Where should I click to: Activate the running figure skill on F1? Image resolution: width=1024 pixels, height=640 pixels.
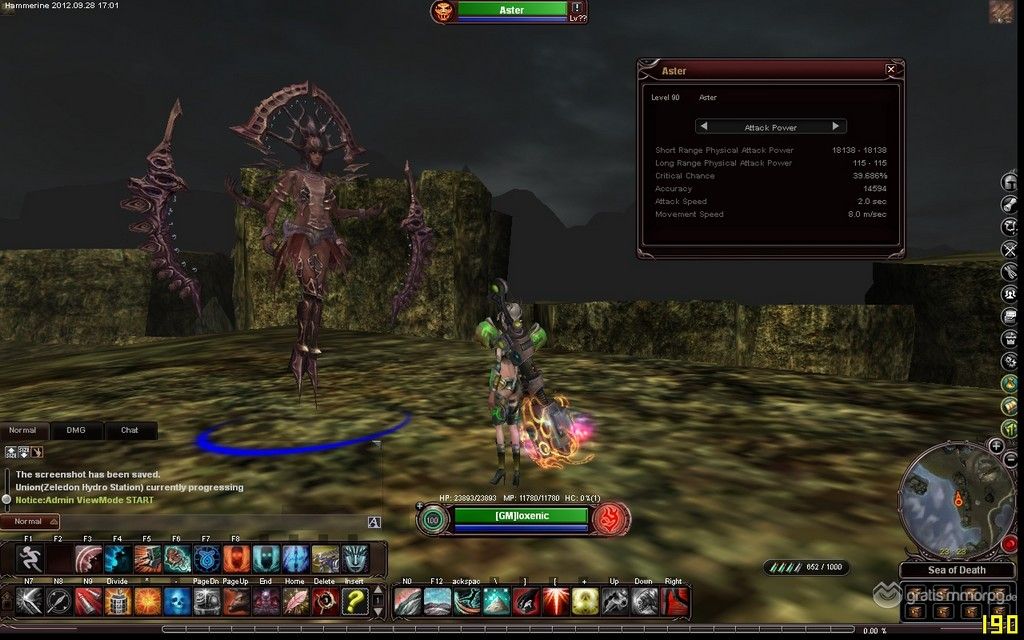tap(29, 558)
